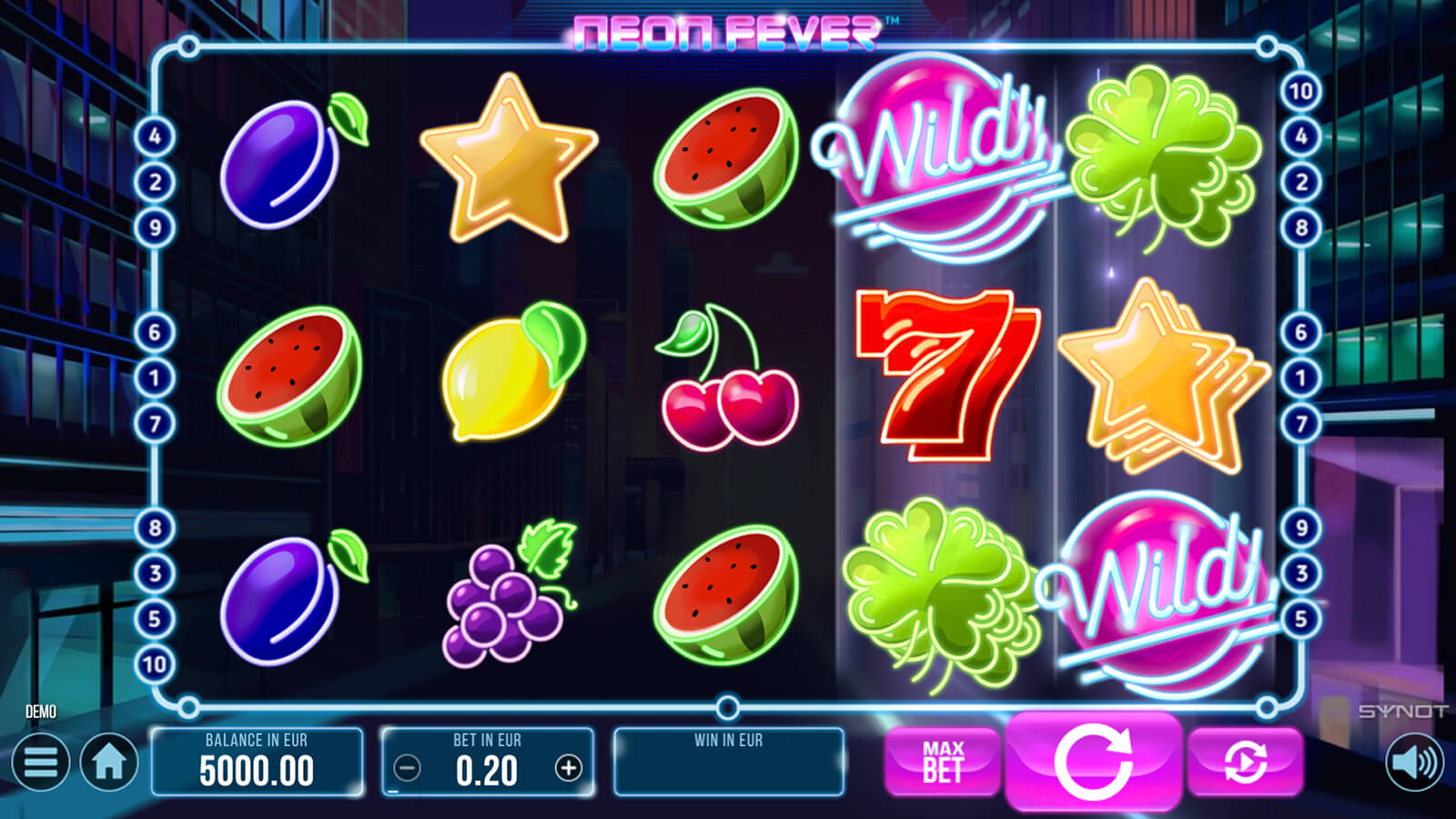Decrease the bet with the minus button
Image resolution: width=1456 pixels, height=819 pixels.
tap(407, 769)
